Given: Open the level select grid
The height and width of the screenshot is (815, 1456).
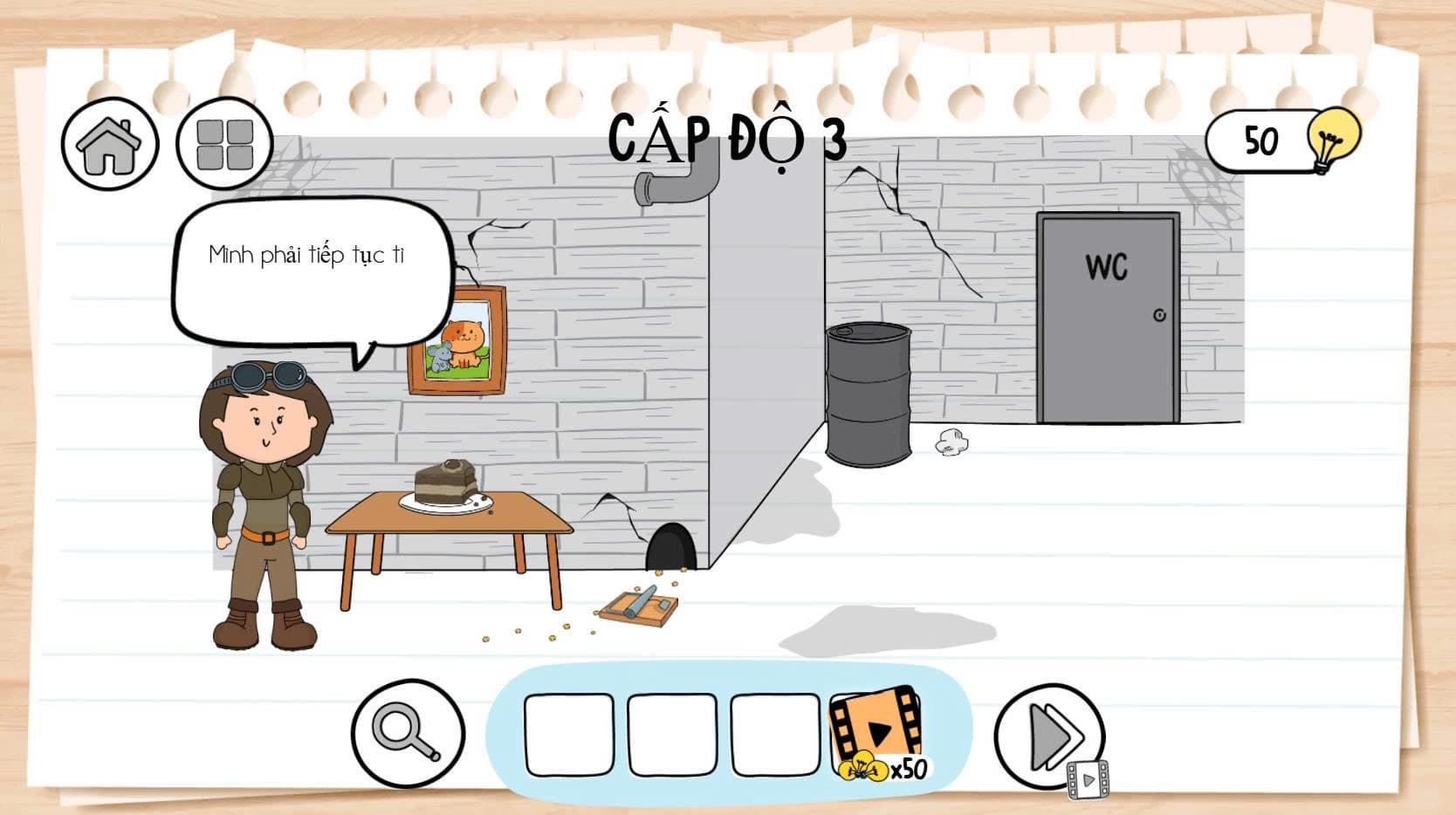Looking at the screenshot, I should (224, 145).
